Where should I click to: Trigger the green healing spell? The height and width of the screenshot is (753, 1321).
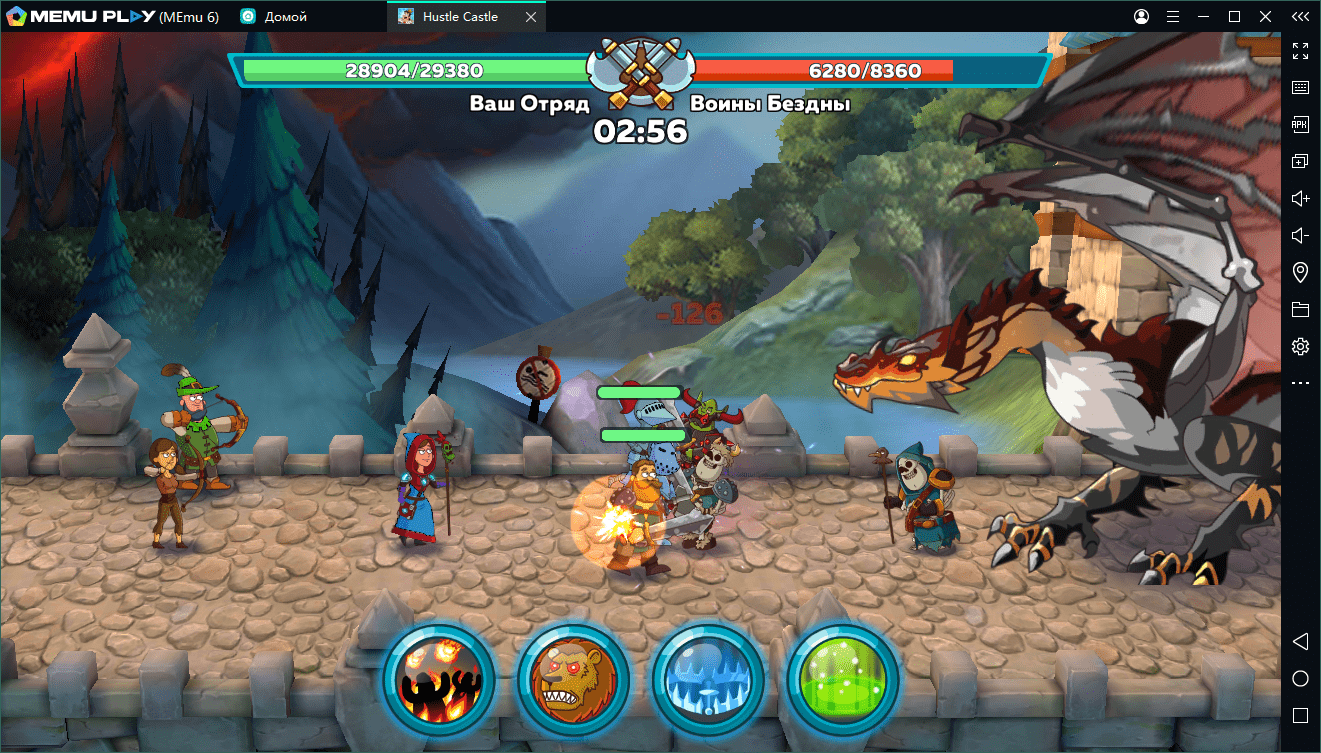842,679
